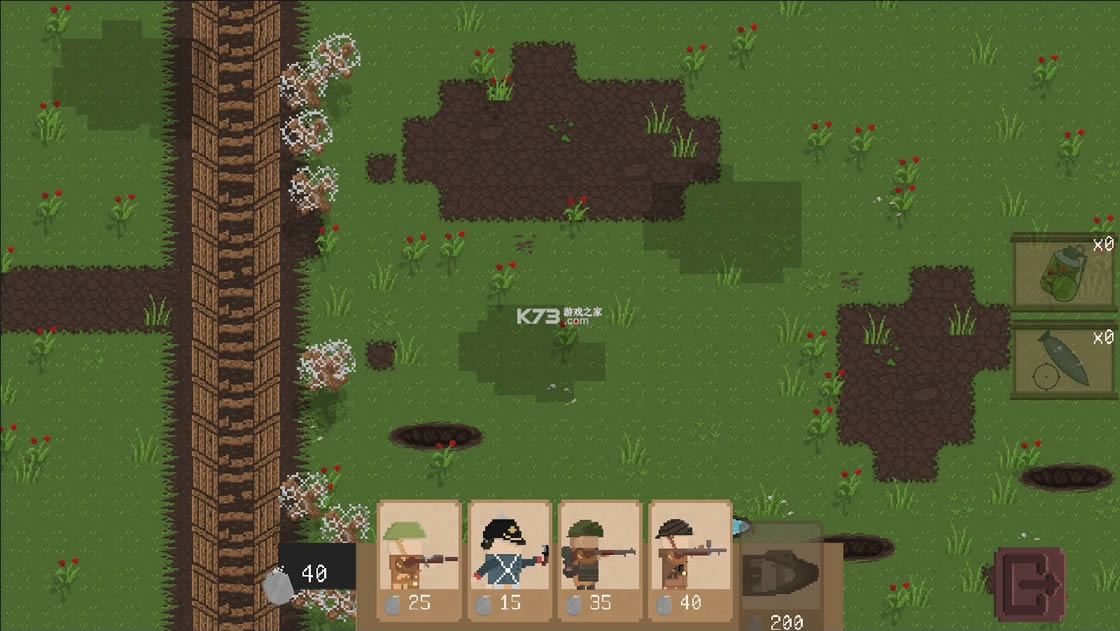
Task: Select the 40-cost dark helmet gunner card
Action: click(x=689, y=560)
